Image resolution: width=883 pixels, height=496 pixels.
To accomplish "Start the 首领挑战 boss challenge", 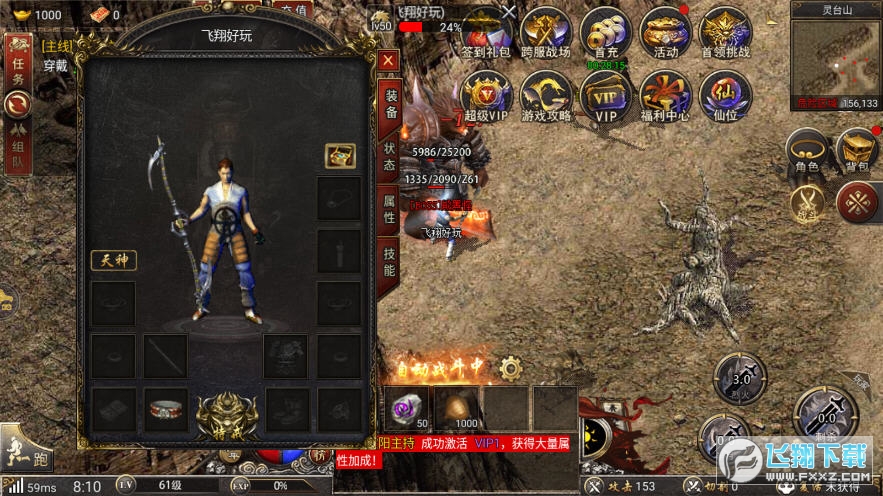I will 726,33.
